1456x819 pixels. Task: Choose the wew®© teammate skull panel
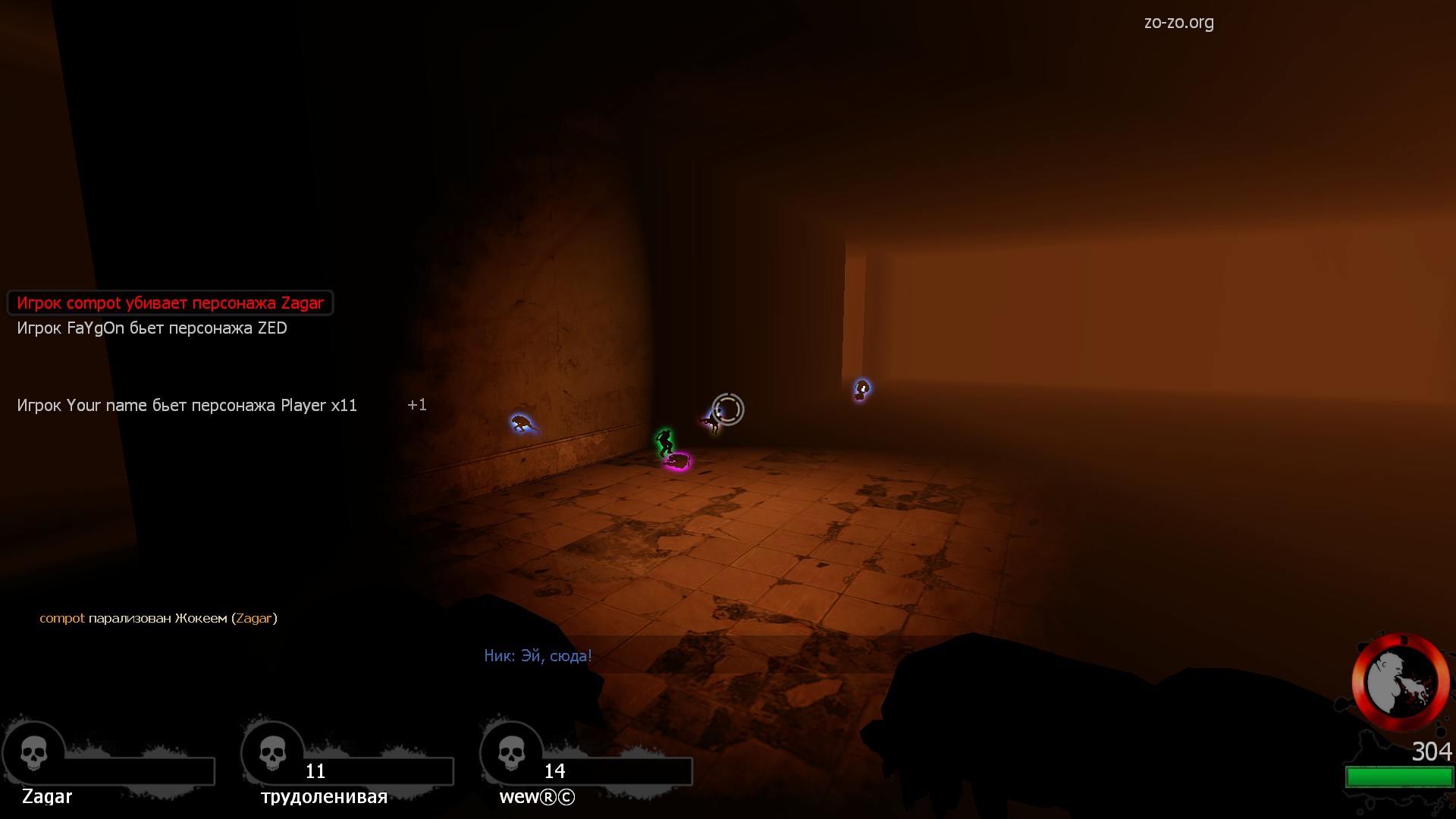(x=512, y=755)
